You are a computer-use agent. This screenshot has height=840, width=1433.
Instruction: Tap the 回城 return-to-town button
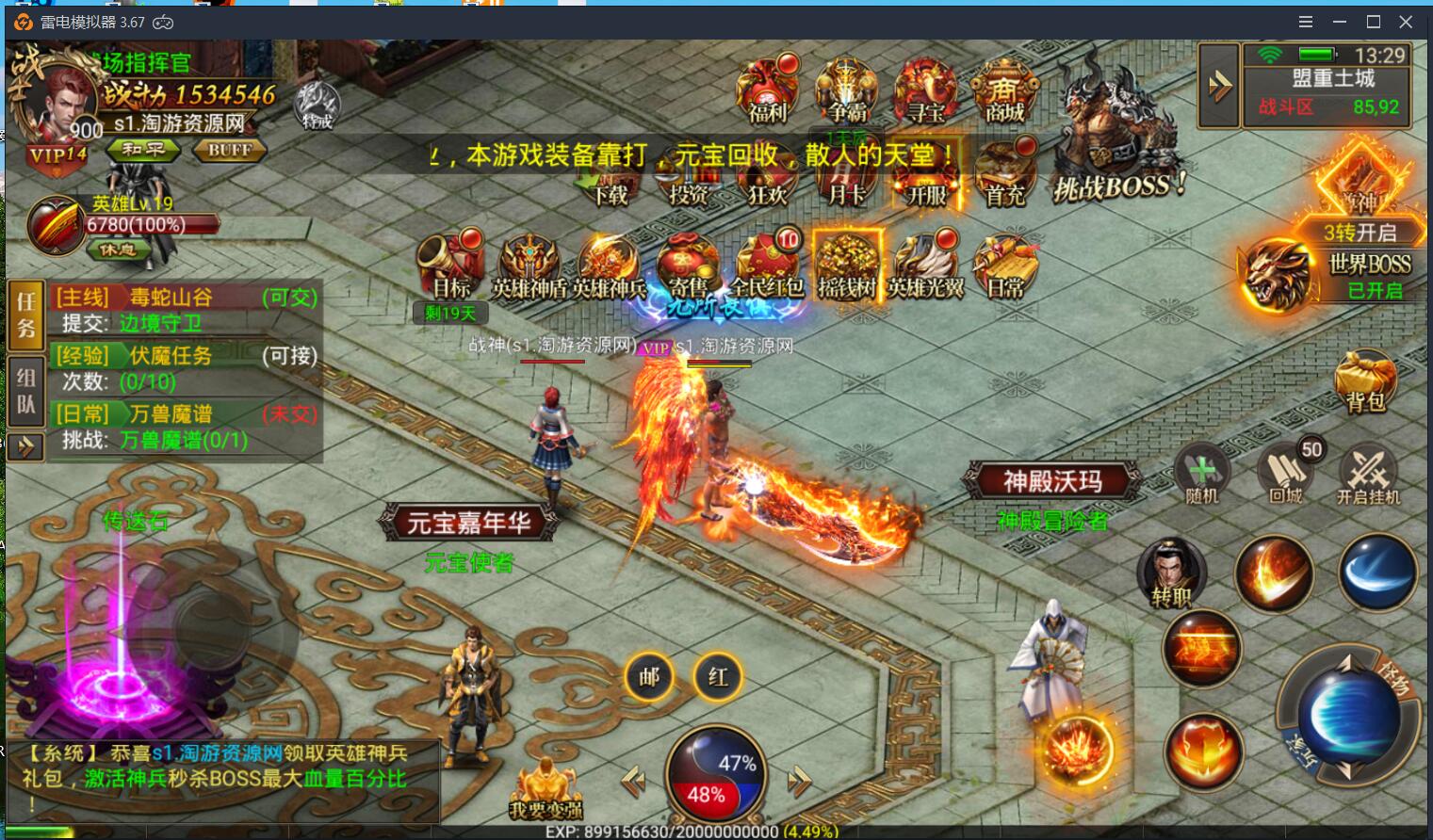point(1286,473)
